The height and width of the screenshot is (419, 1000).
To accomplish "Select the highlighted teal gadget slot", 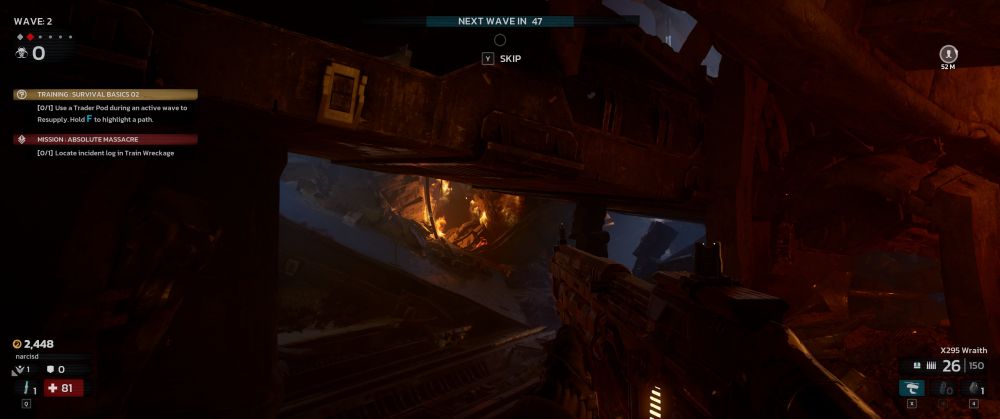I will pos(911,388).
